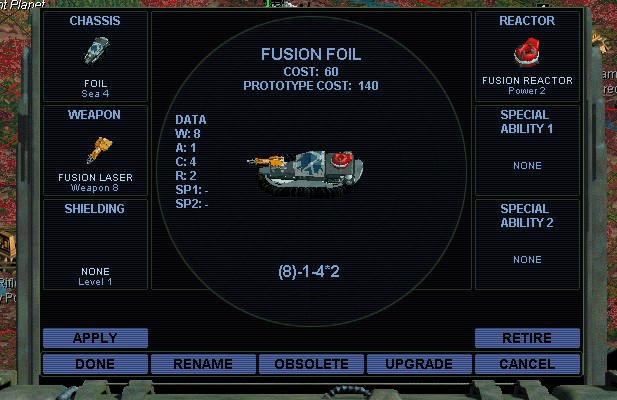Rename the Fusion Foil design
The width and height of the screenshot is (617, 400).
[x=203, y=364]
